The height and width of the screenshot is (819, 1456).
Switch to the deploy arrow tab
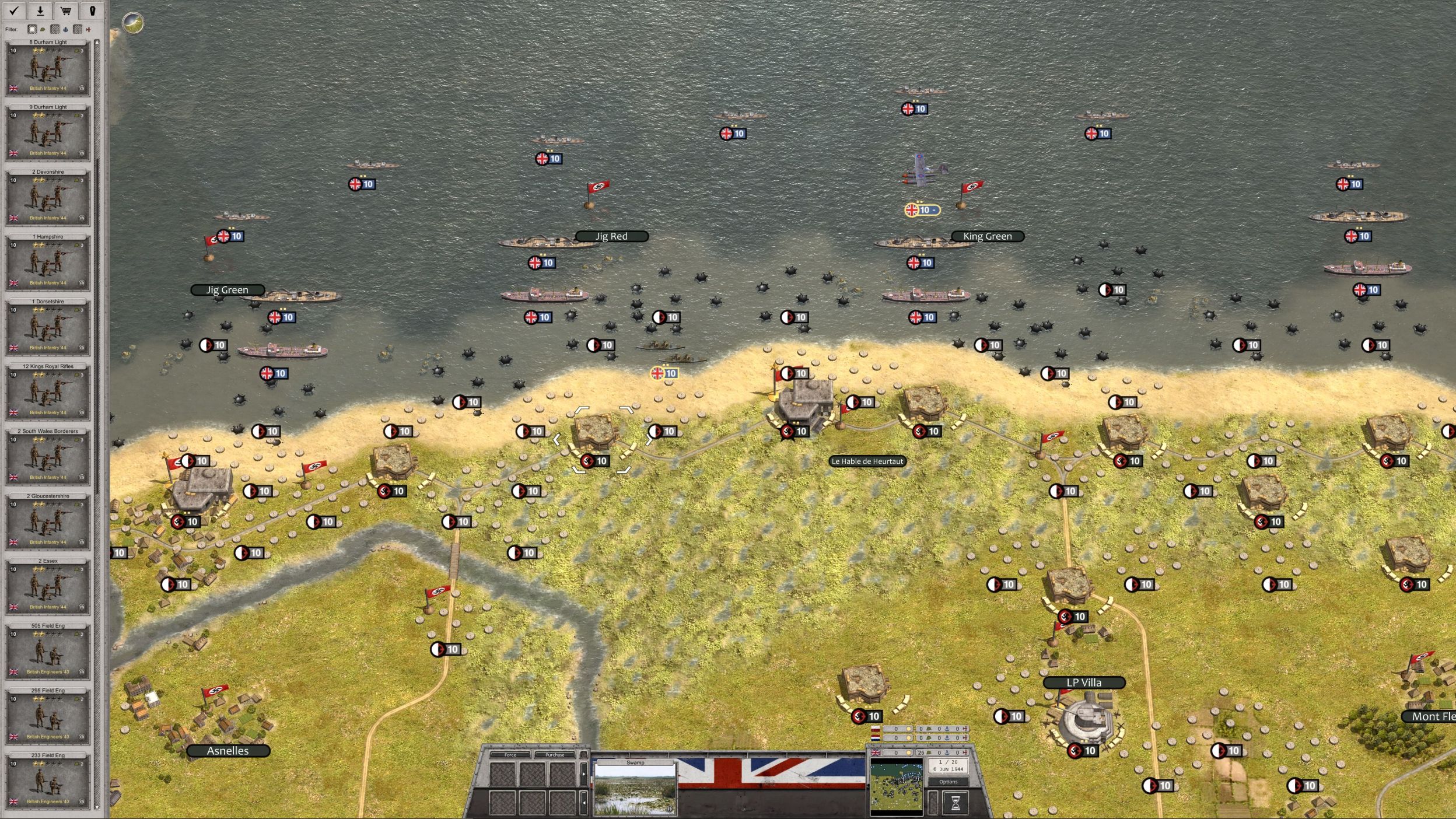coord(40,10)
